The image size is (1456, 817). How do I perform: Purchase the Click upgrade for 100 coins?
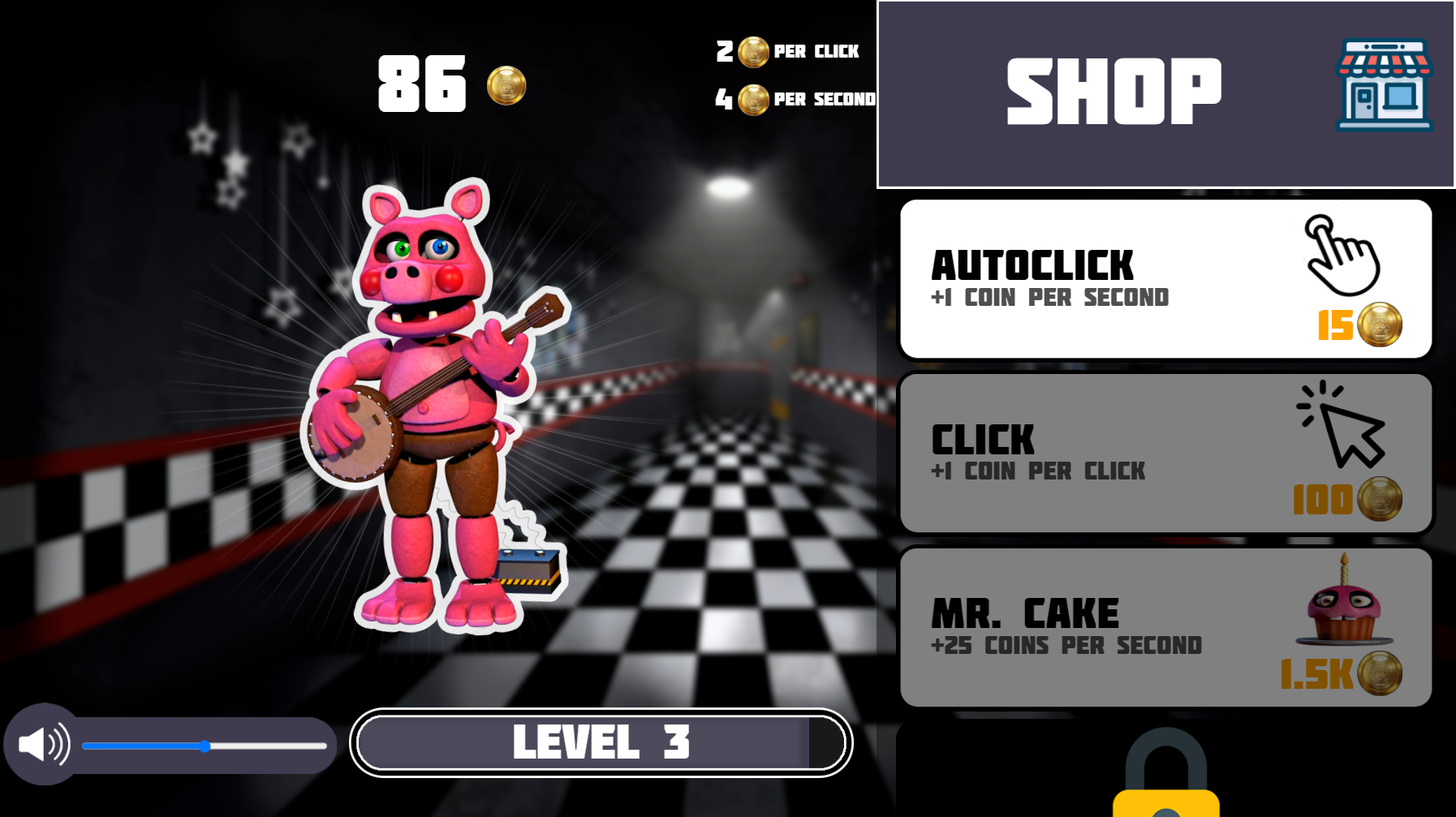1165,453
